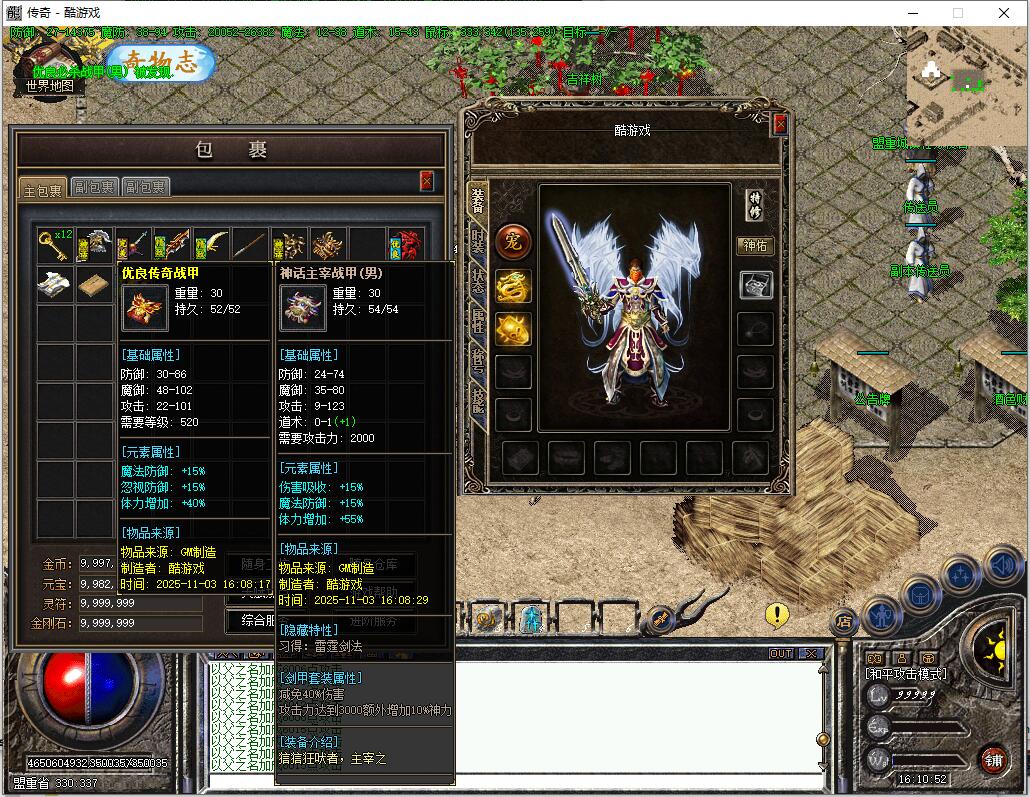
Task: Switch to the 状态 status tab
Action: (478, 284)
